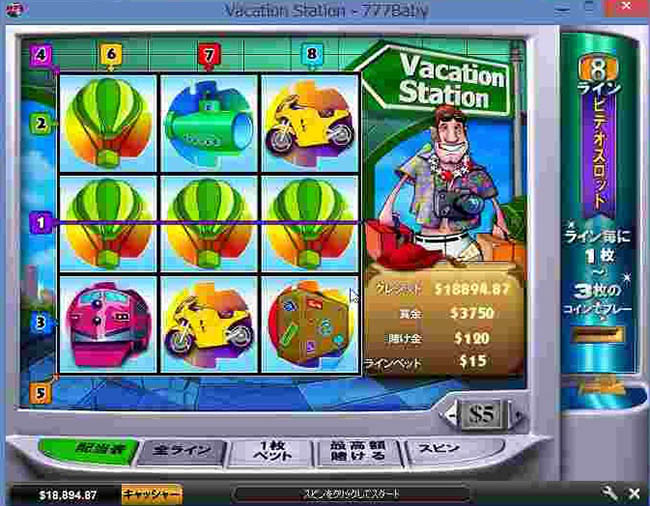Select payline marker 8
This screenshot has height=506, width=650.
pyautogui.click(x=311, y=54)
